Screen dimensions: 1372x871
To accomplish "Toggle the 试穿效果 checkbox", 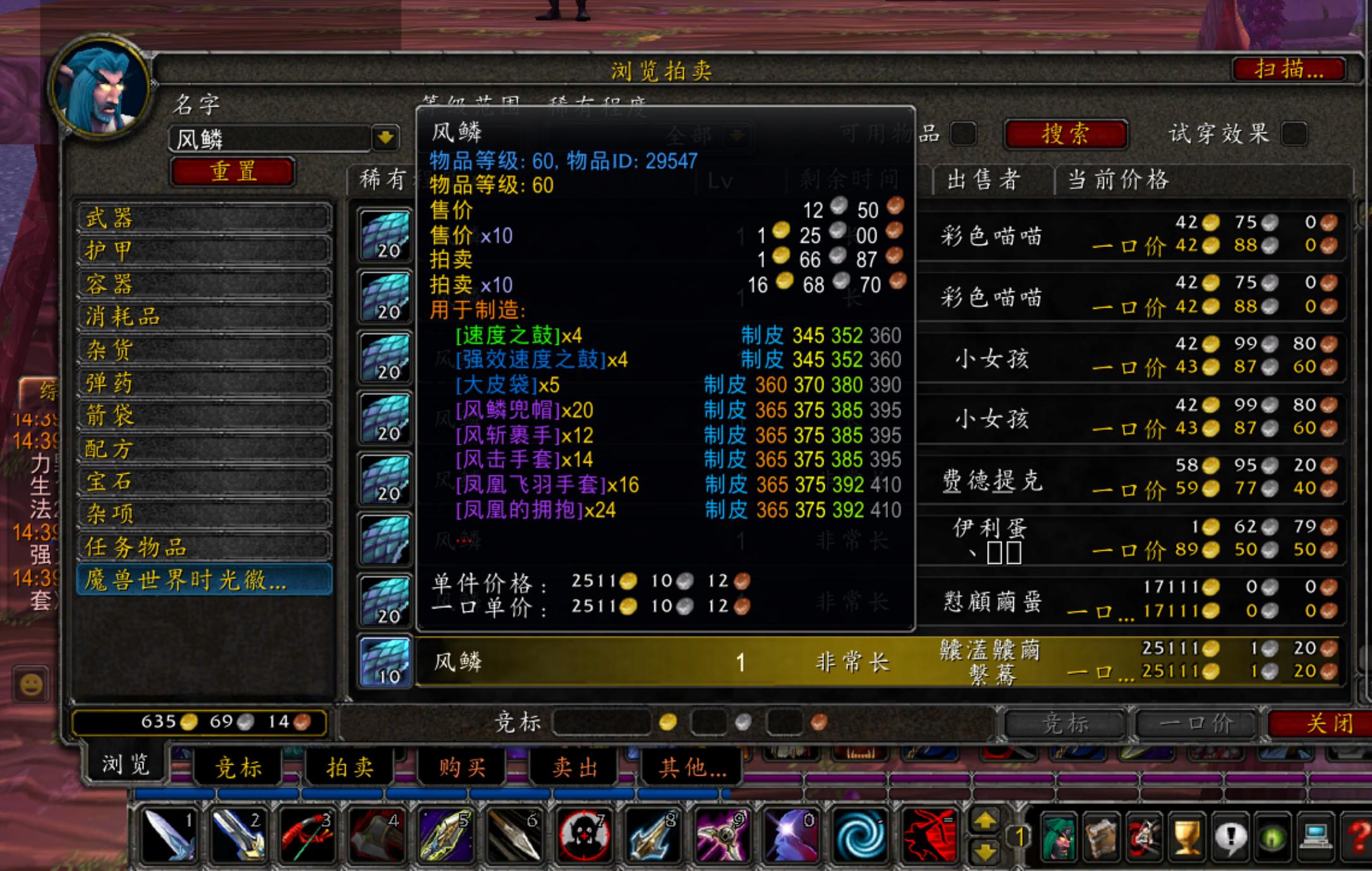I will tap(1293, 133).
